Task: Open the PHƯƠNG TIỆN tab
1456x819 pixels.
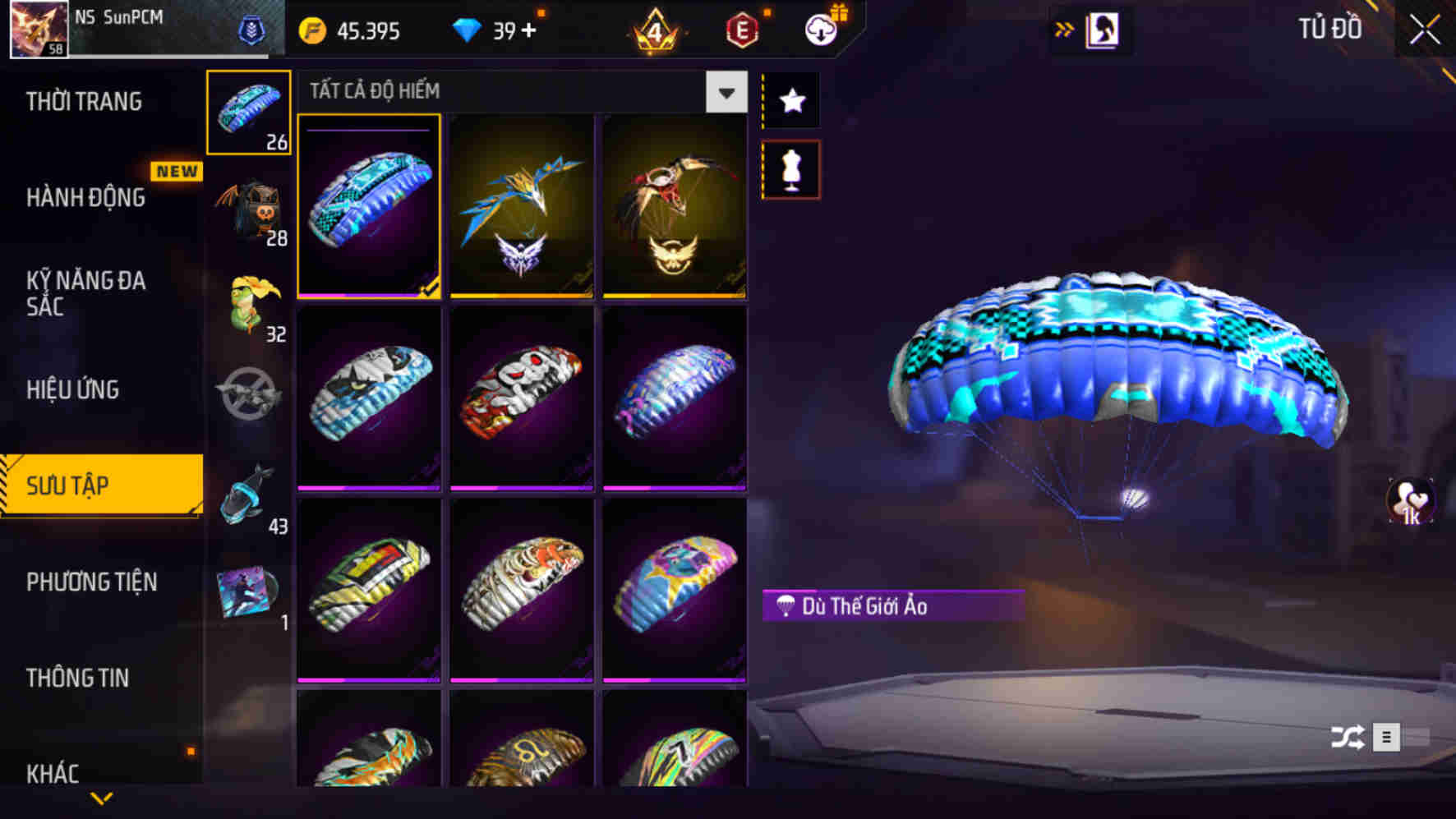Action: tap(91, 582)
